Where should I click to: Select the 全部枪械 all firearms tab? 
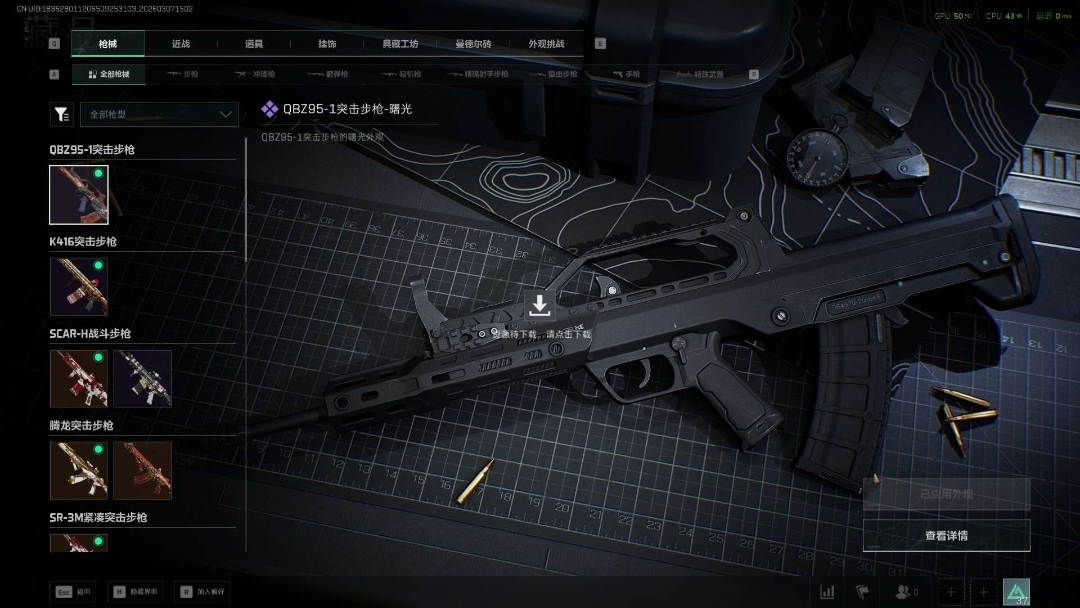click(x=108, y=74)
